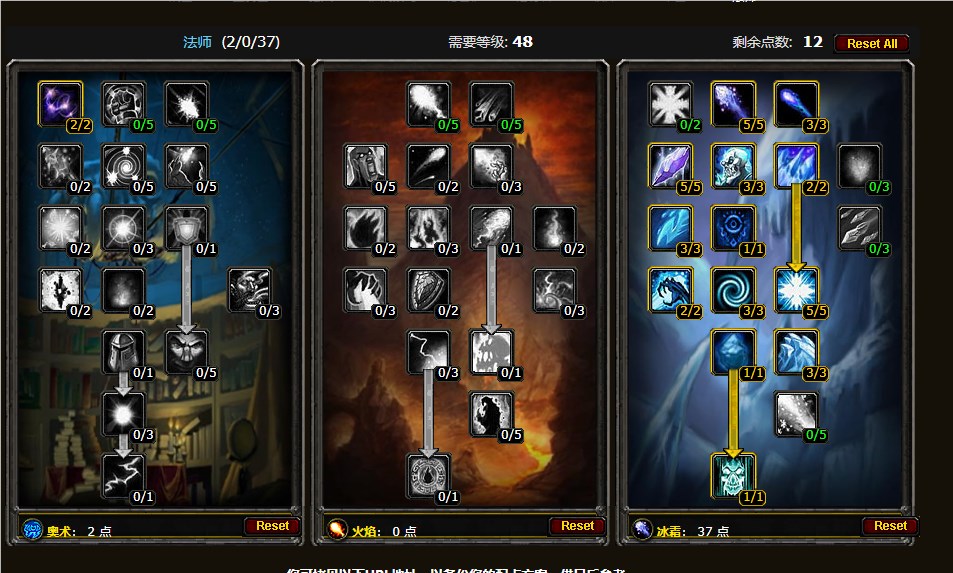Choose the Presence of Mind helmet talent
Viewport: 953px width, 573px height.
coord(123,351)
